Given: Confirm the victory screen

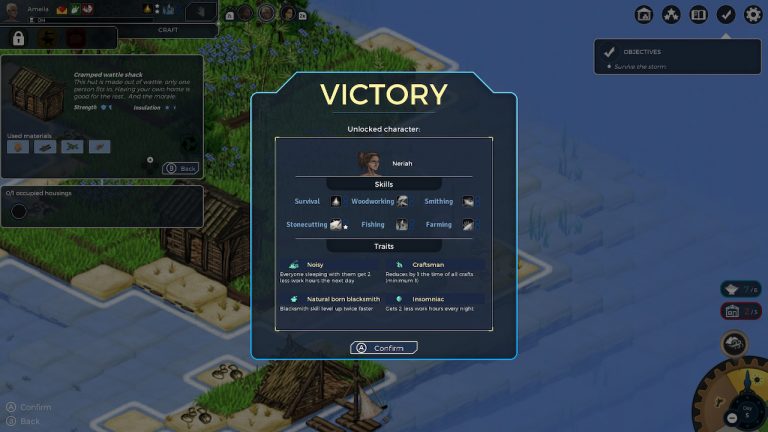Looking at the screenshot, I should point(383,347).
